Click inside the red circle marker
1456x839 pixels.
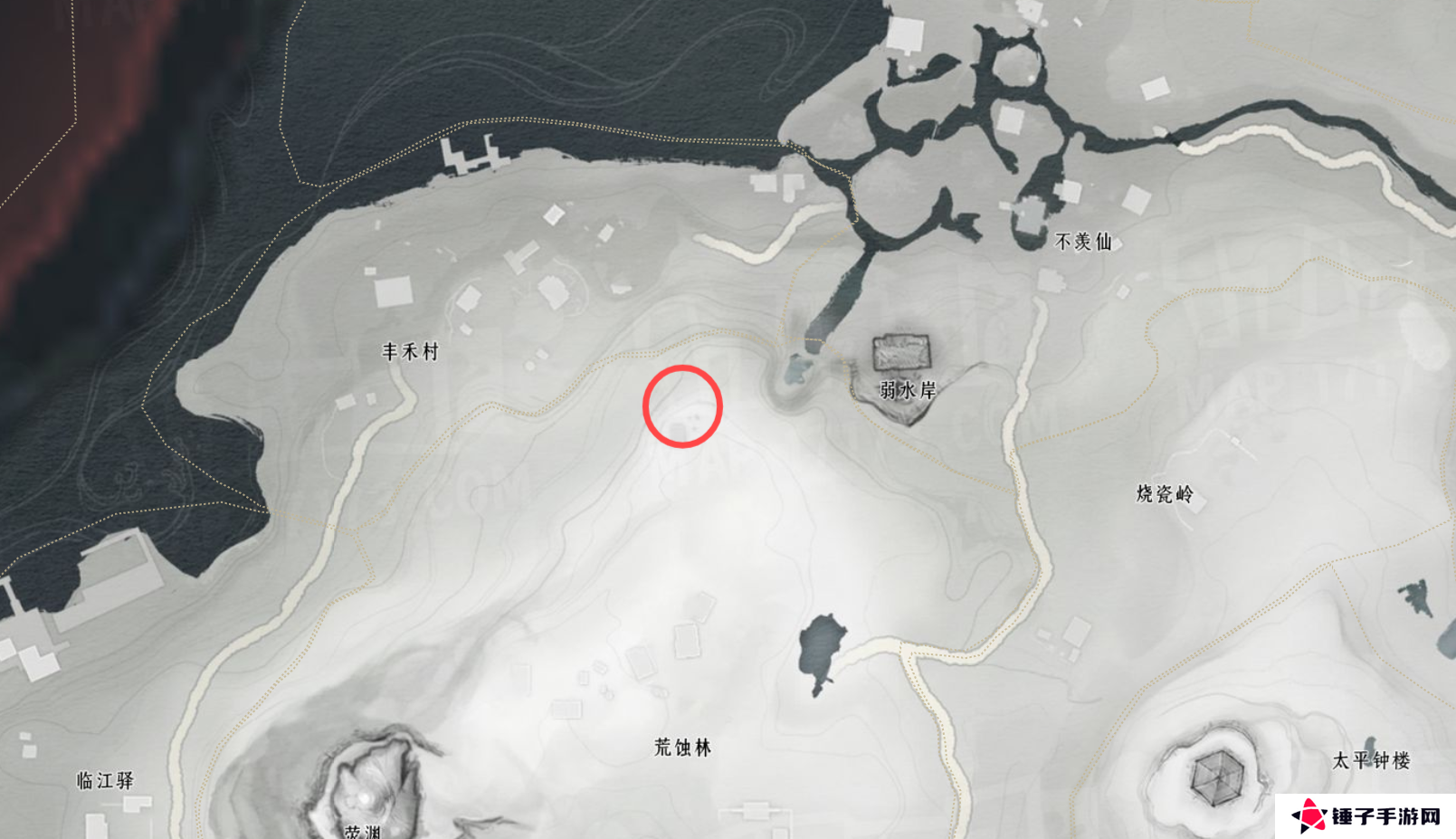(x=681, y=407)
